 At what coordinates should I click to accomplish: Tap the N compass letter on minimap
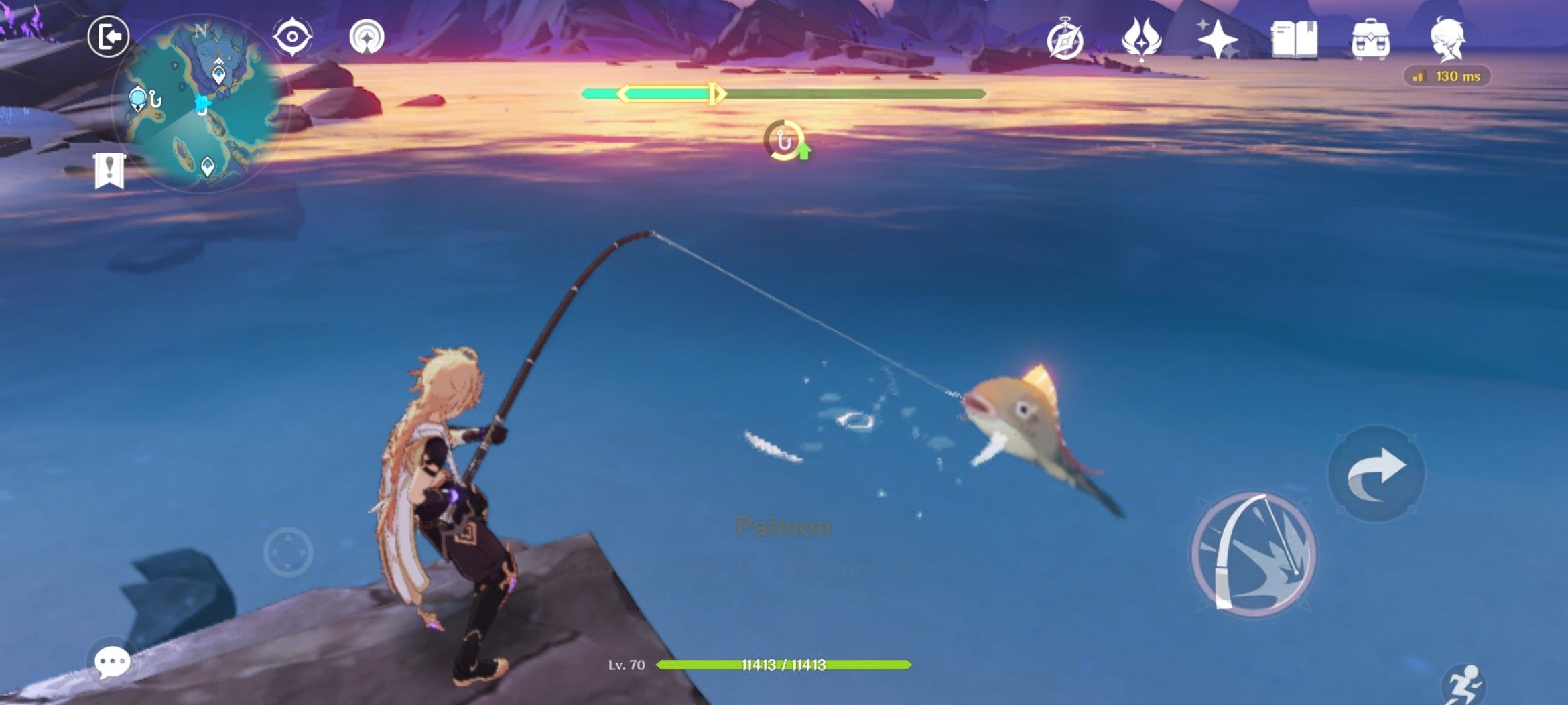tap(201, 30)
